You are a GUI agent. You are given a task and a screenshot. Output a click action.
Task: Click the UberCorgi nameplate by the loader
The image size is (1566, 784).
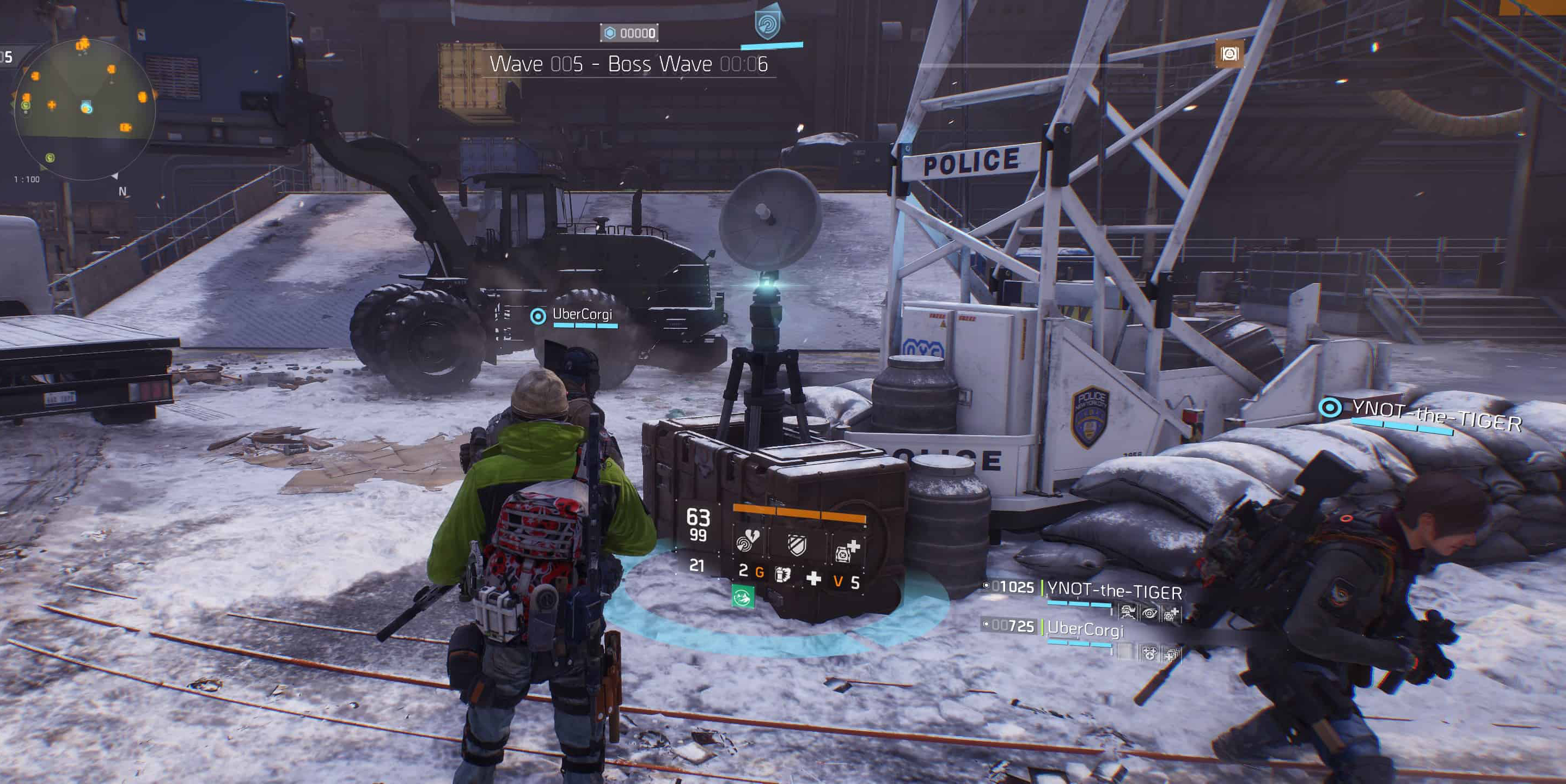click(581, 314)
